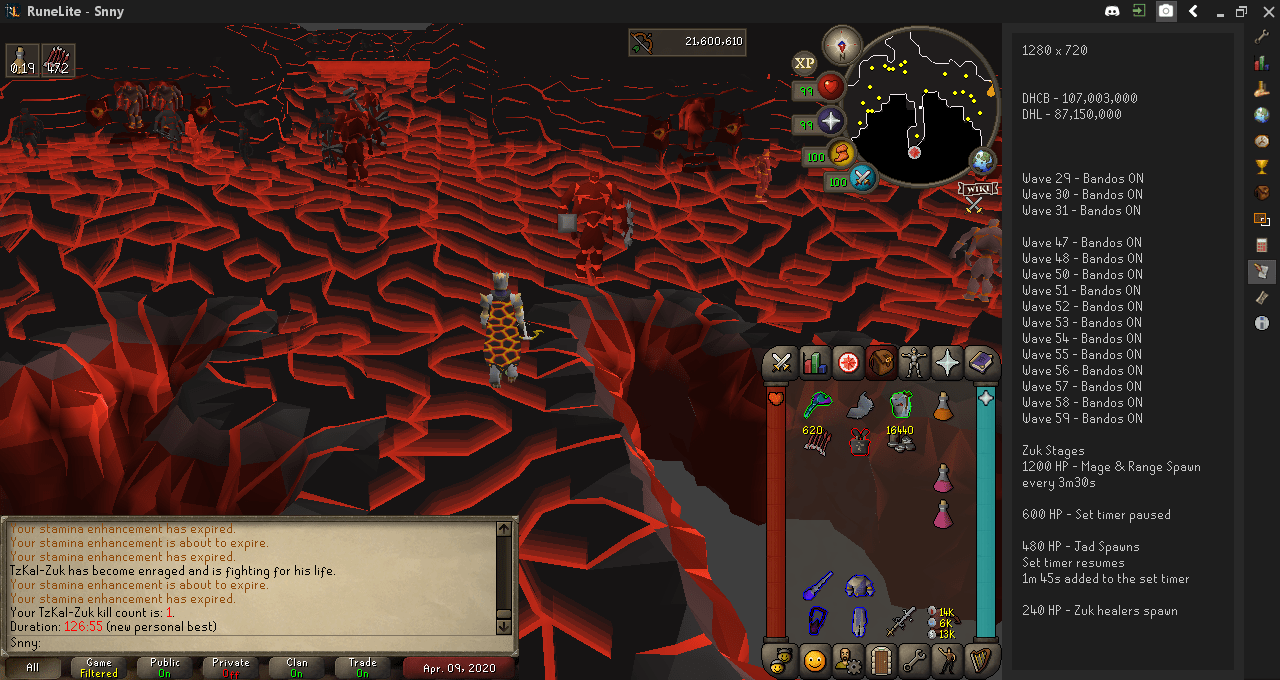Open the Combat Options tab
This screenshot has height=680, width=1280.
pyautogui.click(x=781, y=362)
